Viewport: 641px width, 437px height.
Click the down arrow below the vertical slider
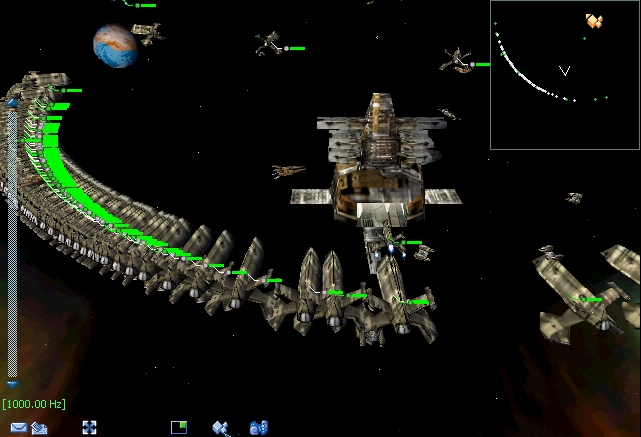(x=12, y=383)
